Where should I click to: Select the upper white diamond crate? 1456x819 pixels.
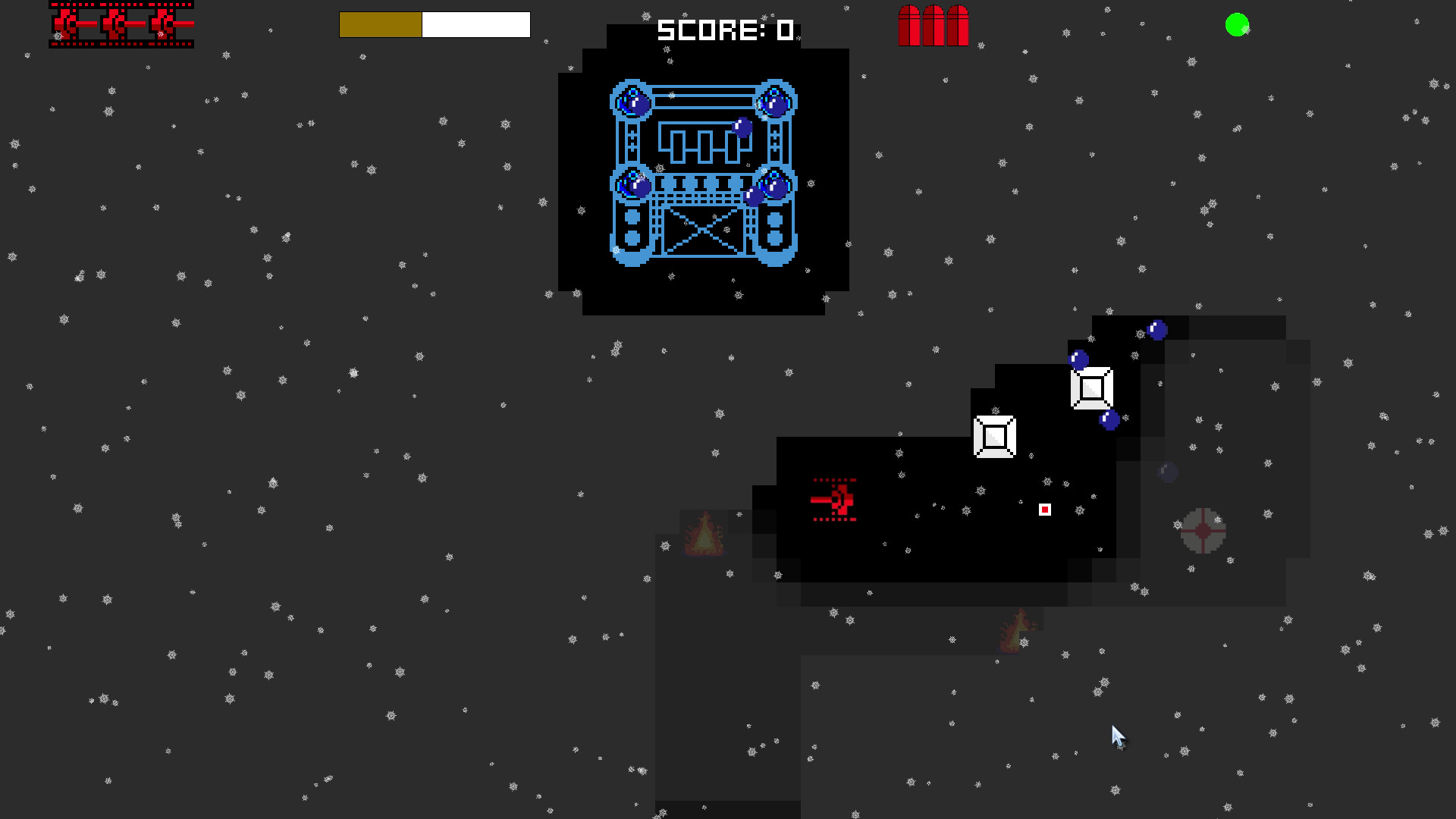point(1092,389)
